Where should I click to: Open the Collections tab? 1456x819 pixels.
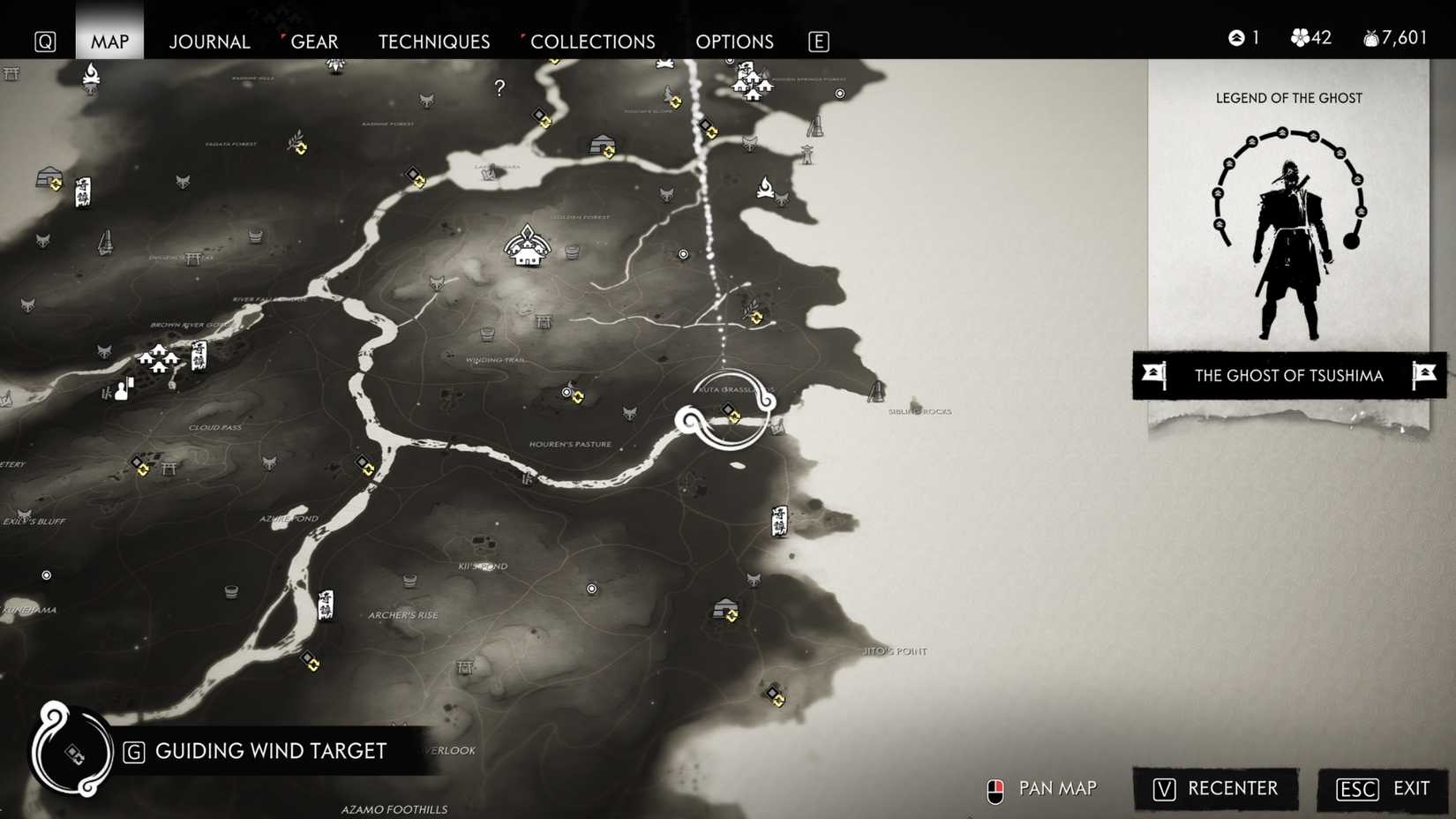(592, 41)
